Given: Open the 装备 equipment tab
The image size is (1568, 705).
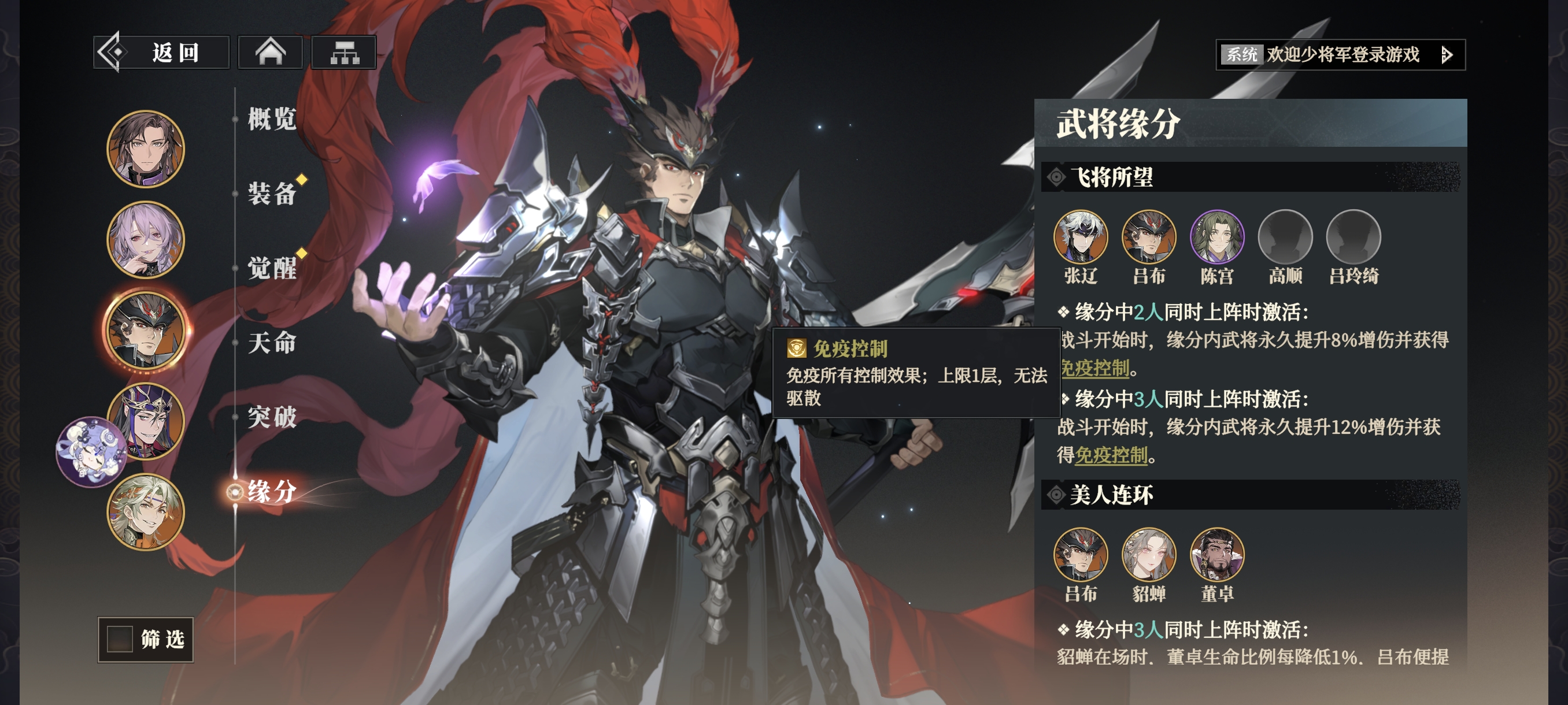Looking at the screenshot, I should [x=272, y=194].
